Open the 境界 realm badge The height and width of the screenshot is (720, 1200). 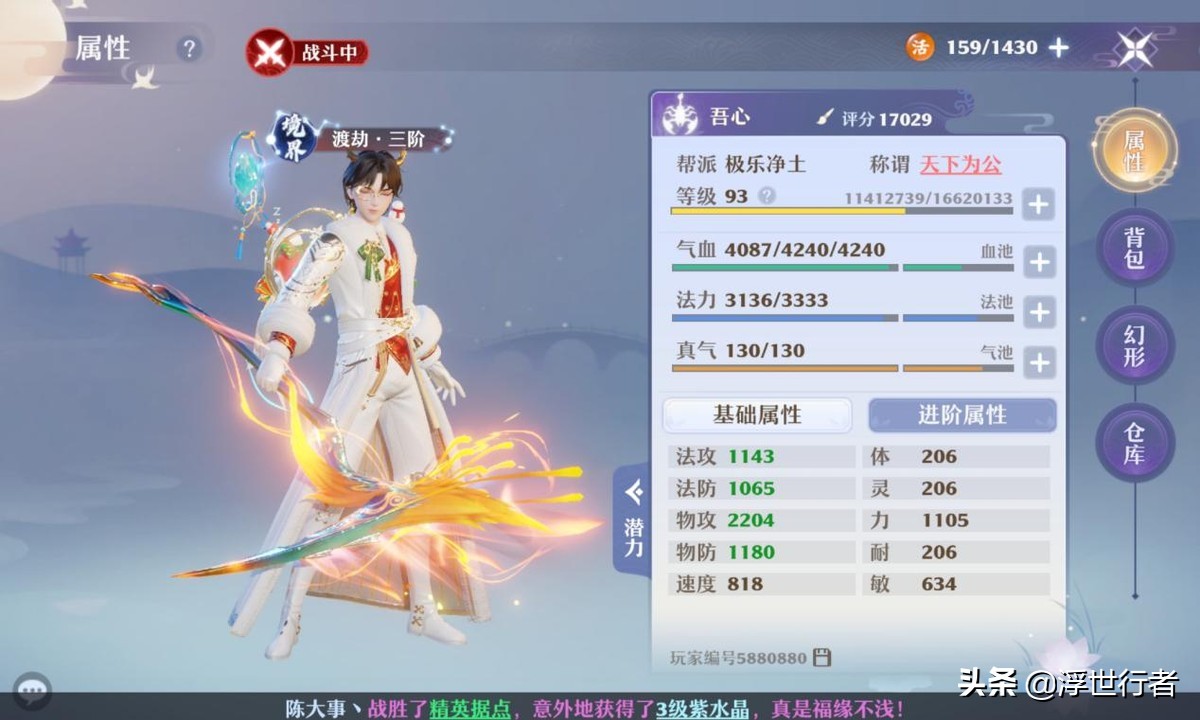point(291,137)
